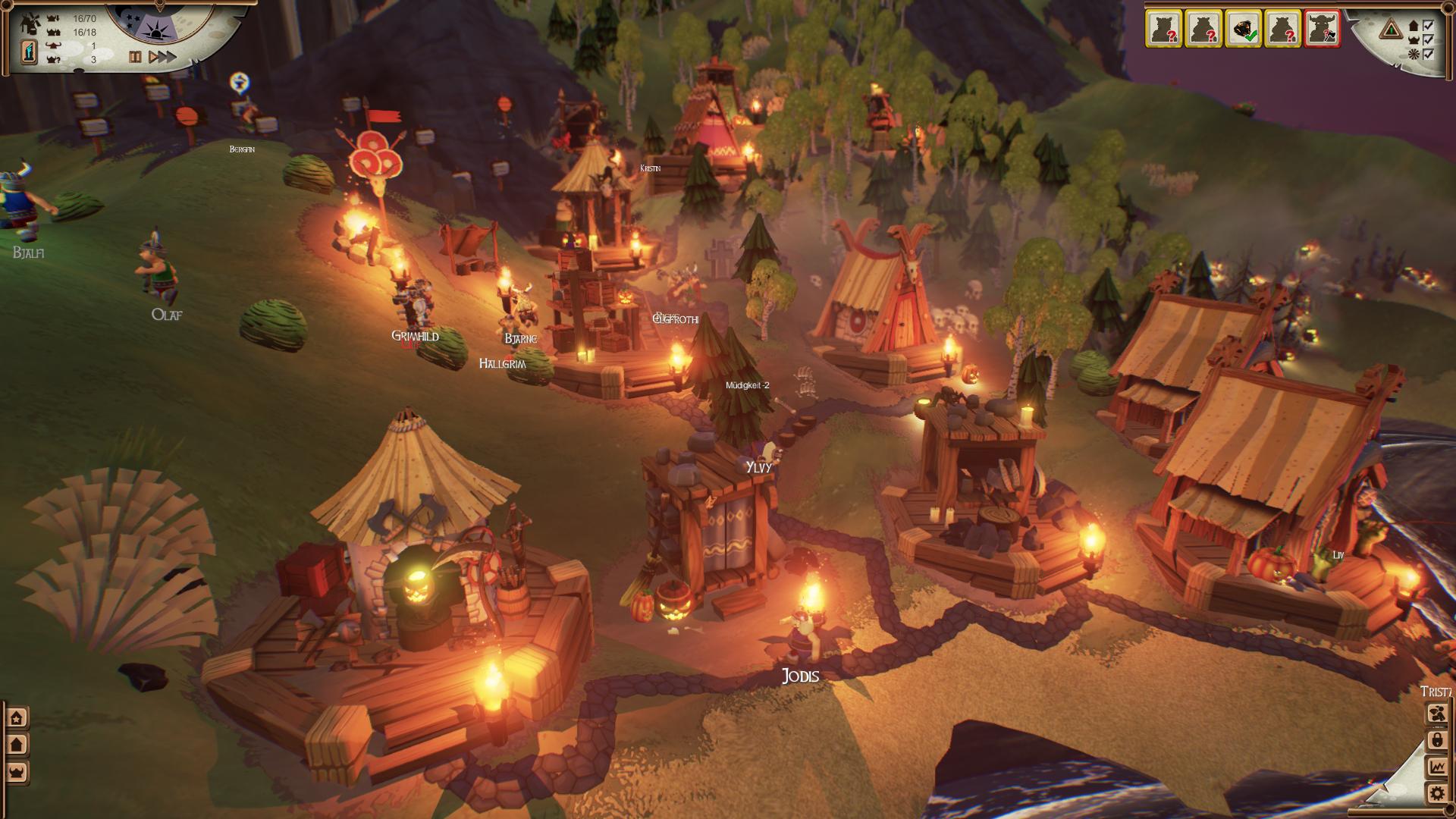This screenshot has width=1456, height=819.
Task: Toggle the house filter checkbox
Action: click(1428, 25)
